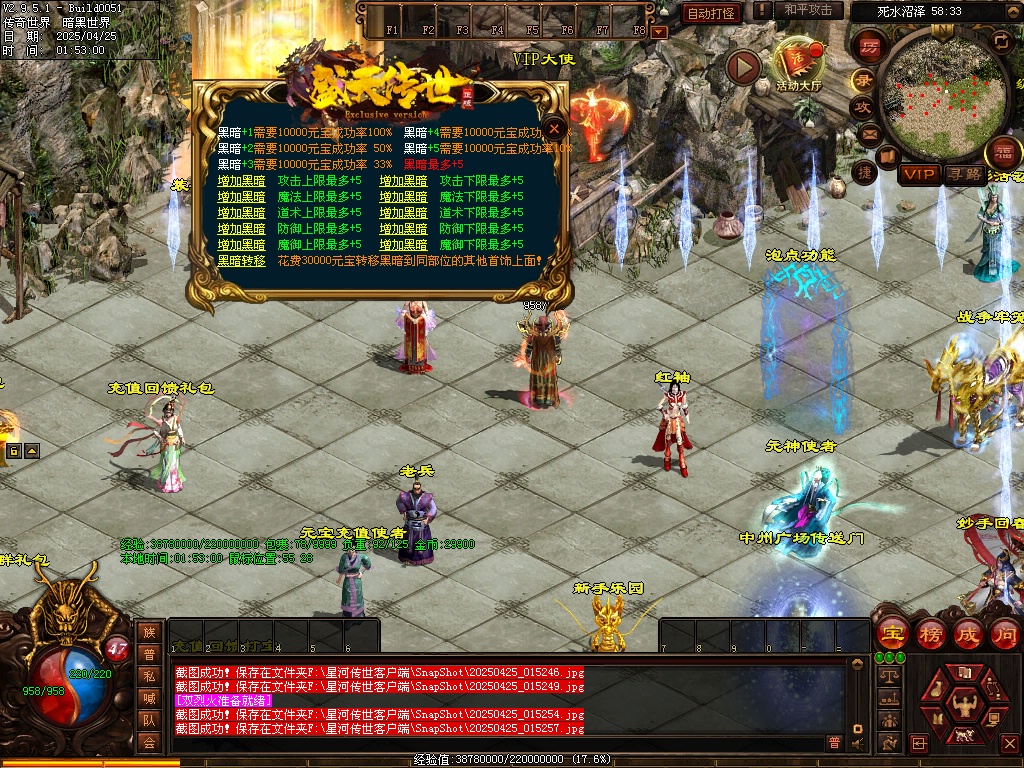Click the red 福 welfare icon
1024x768 pixels.
click(x=1003, y=153)
